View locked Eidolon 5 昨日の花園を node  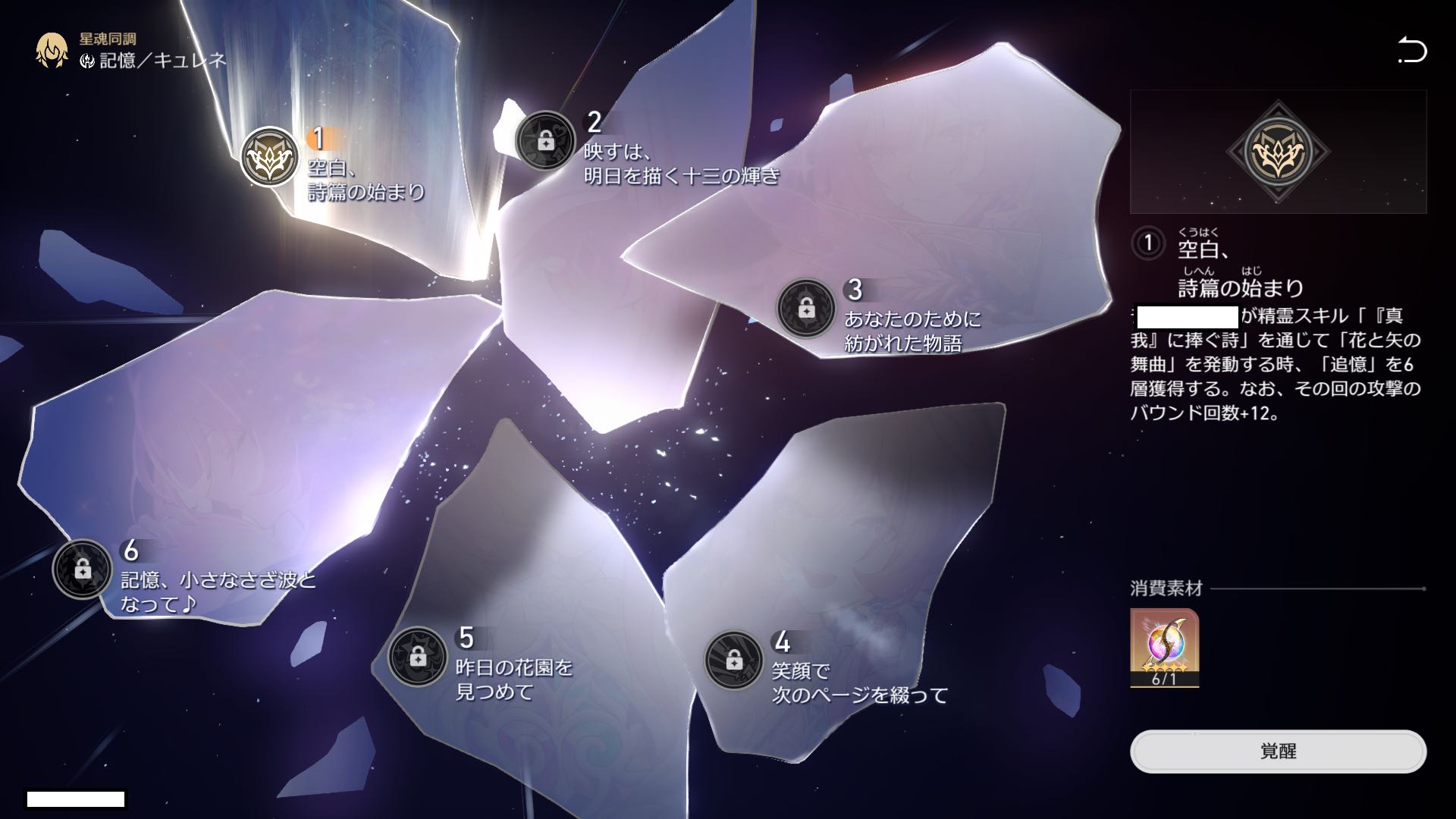coord(417,657)
